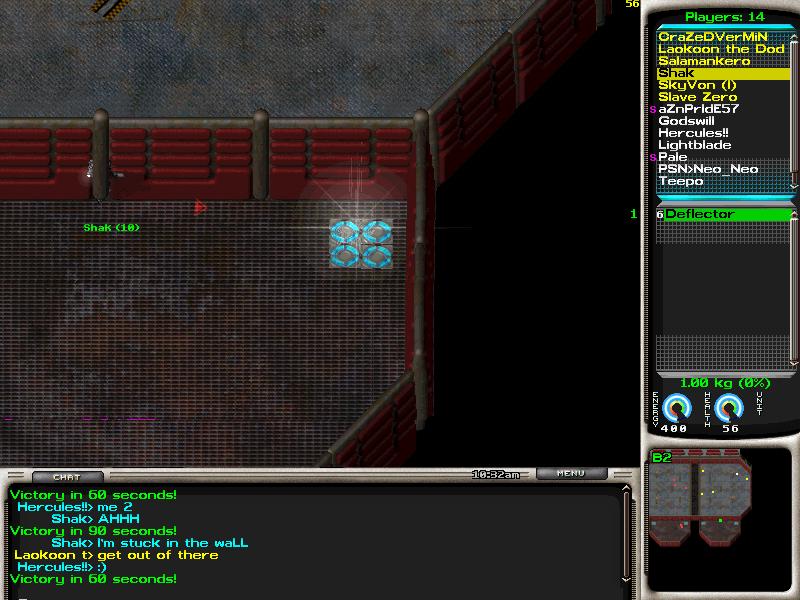Choose PSN>Neo_Neo from the player list
Image resolution: width=800 pixels, height=600 pixels.
coord(708,169)
